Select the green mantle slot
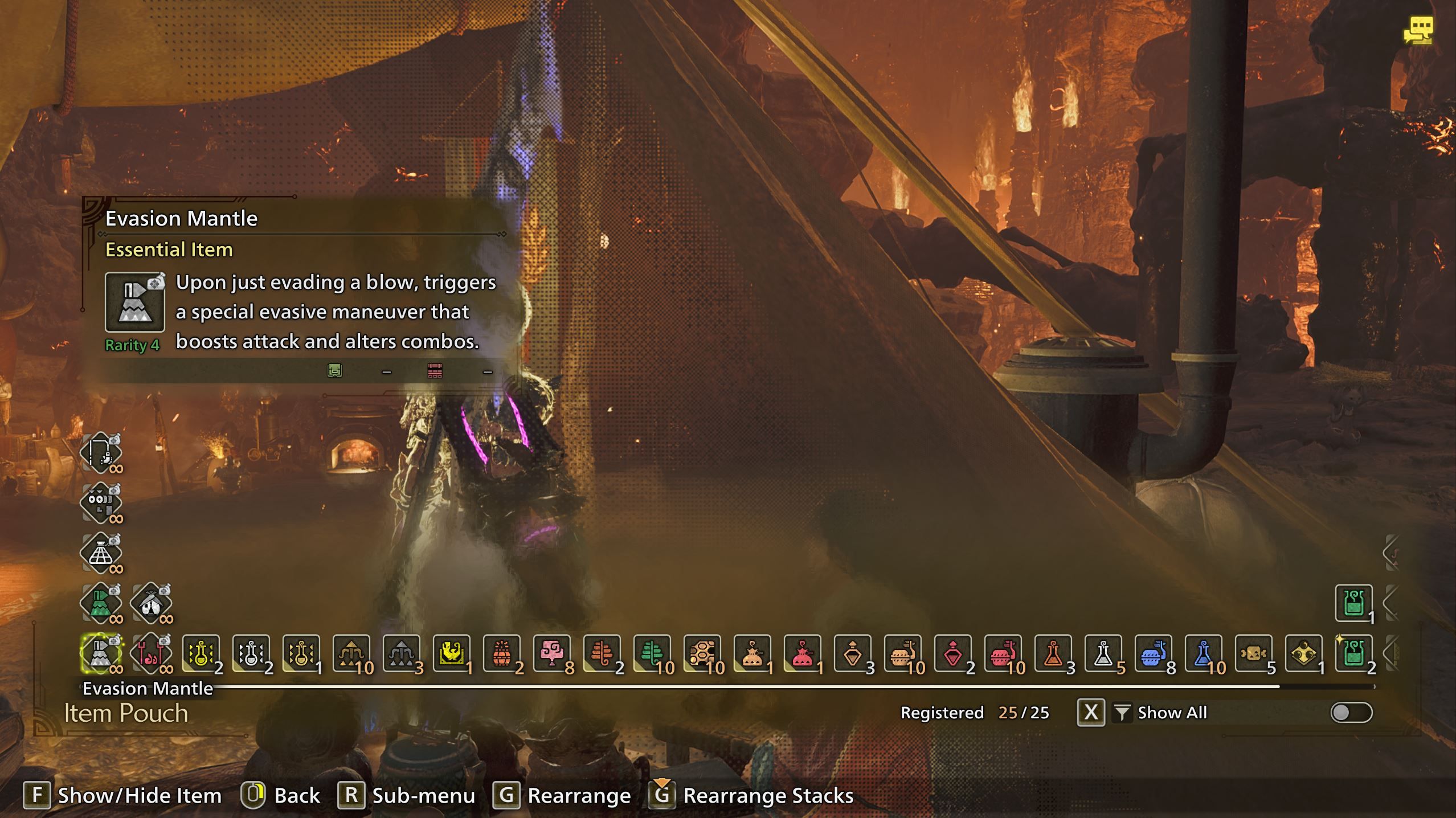The image size is (1456, 818). click(x=101, y=603)
